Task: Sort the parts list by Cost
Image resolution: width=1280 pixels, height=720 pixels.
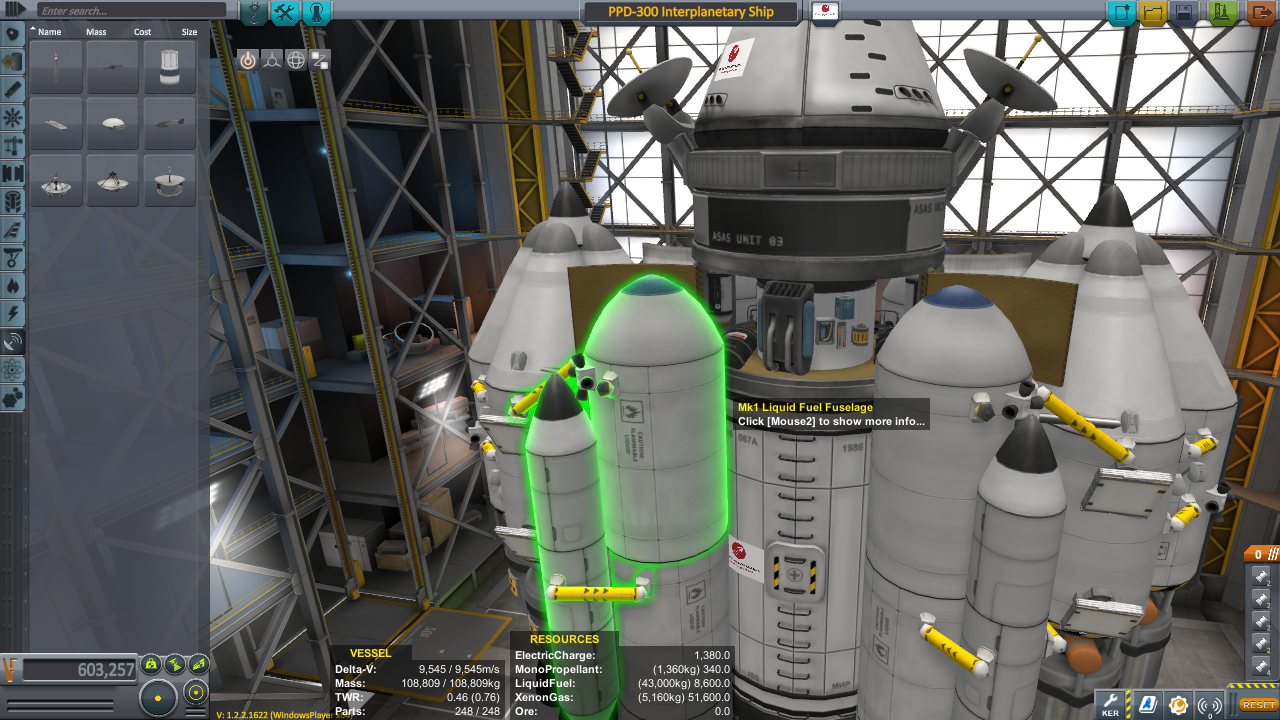Action: (x=143, y=32)
